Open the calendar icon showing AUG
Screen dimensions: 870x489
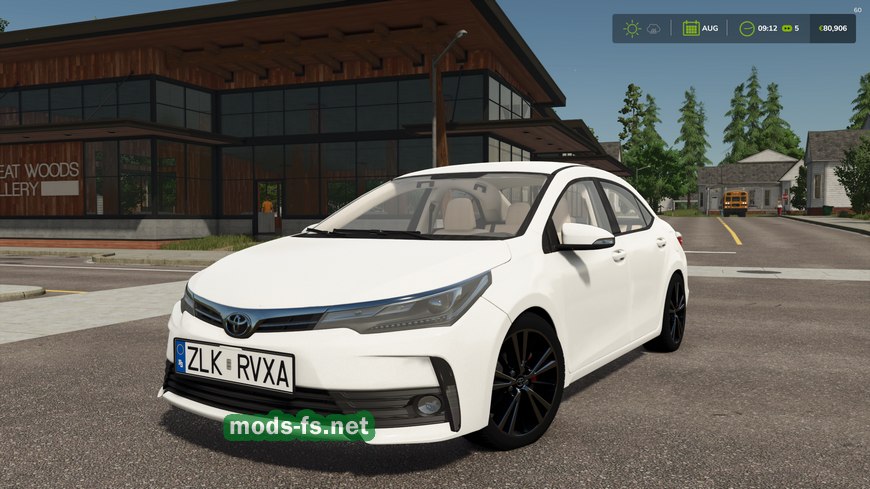point(691,28)
